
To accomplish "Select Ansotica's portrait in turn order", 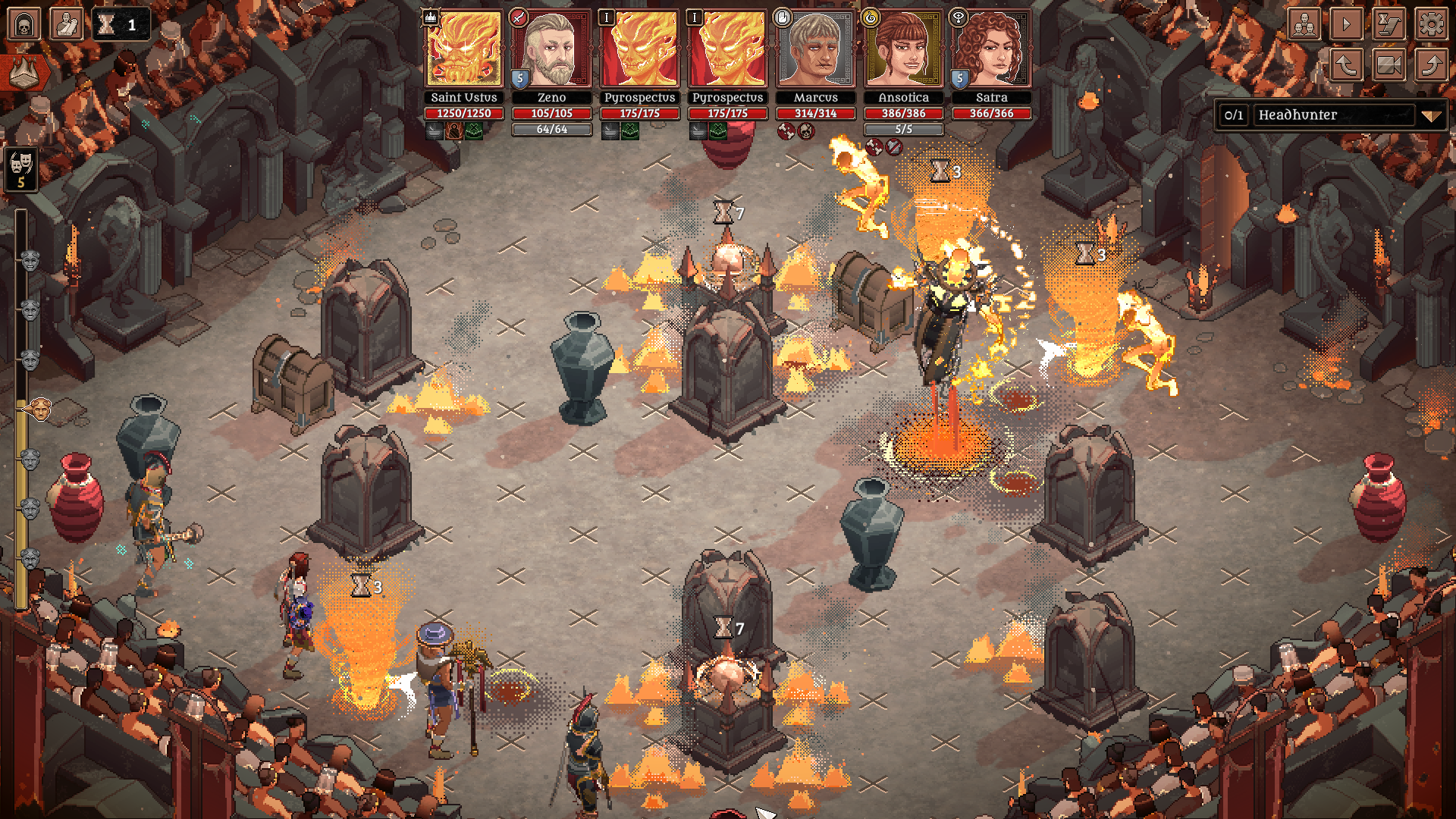I will (903, 50).
